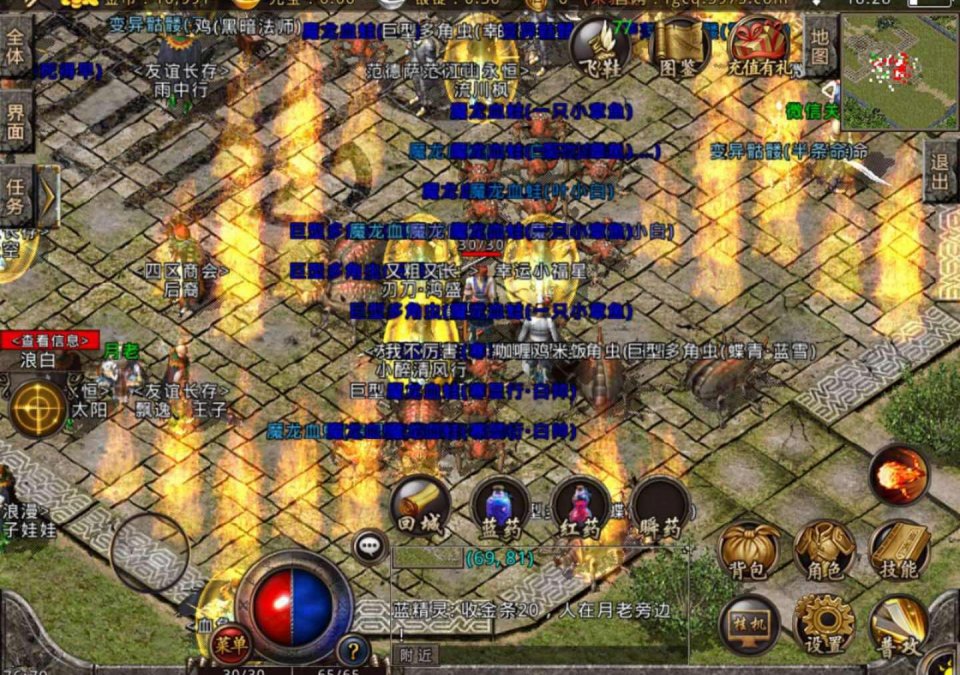Open the minimap in the corner
Image resolution: width=960 pixels, height=675 pixels.
[899, 70]
